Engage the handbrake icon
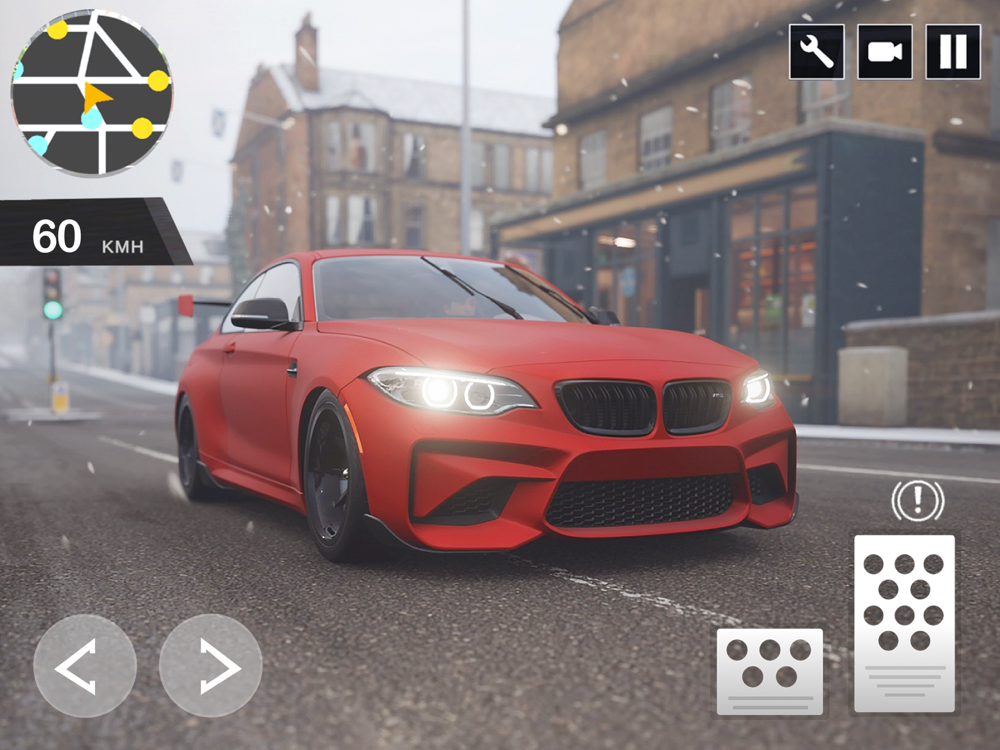Screen dimensions: 1000x750 [x=917, y=500]
